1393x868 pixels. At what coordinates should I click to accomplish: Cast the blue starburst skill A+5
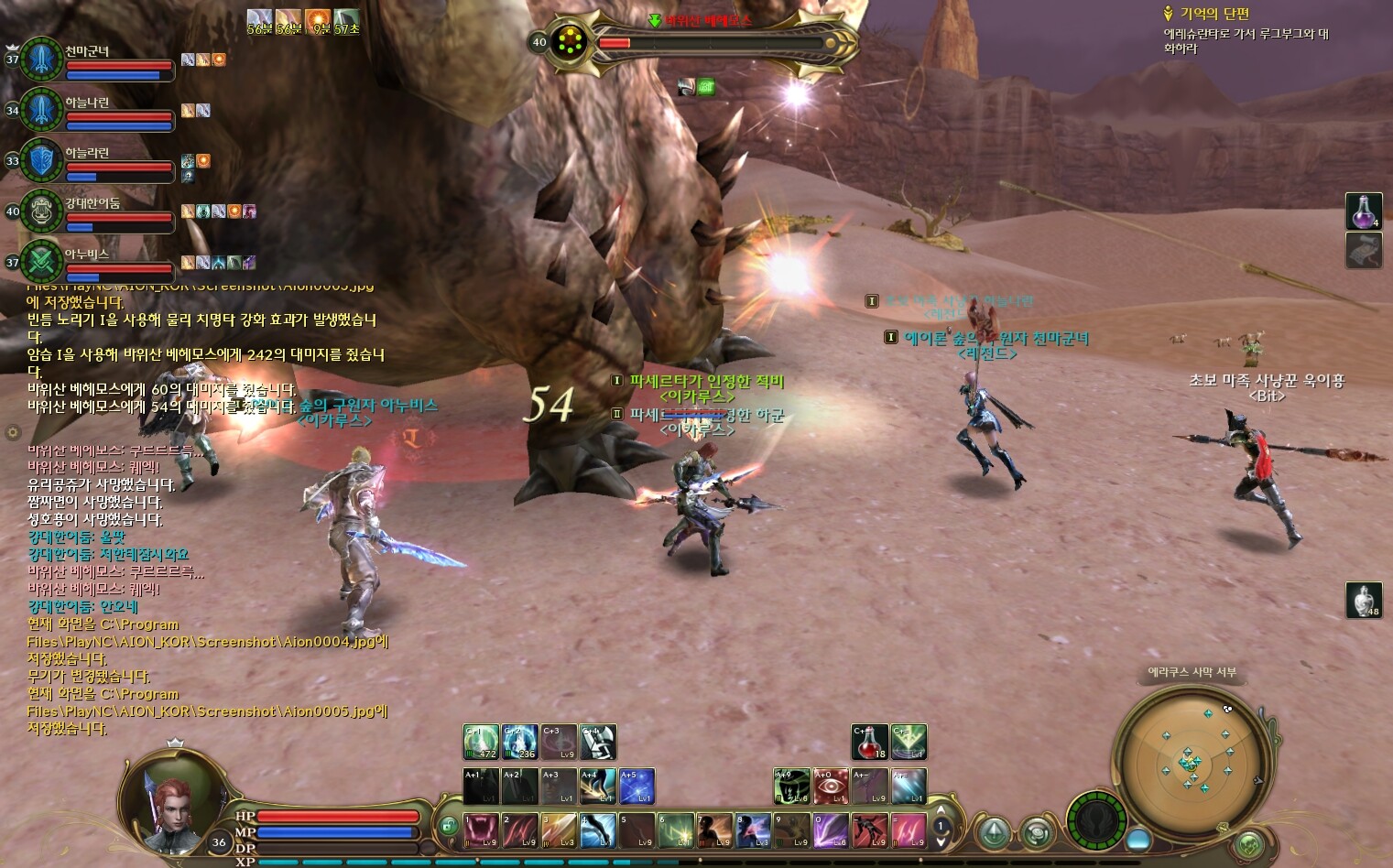637,786
